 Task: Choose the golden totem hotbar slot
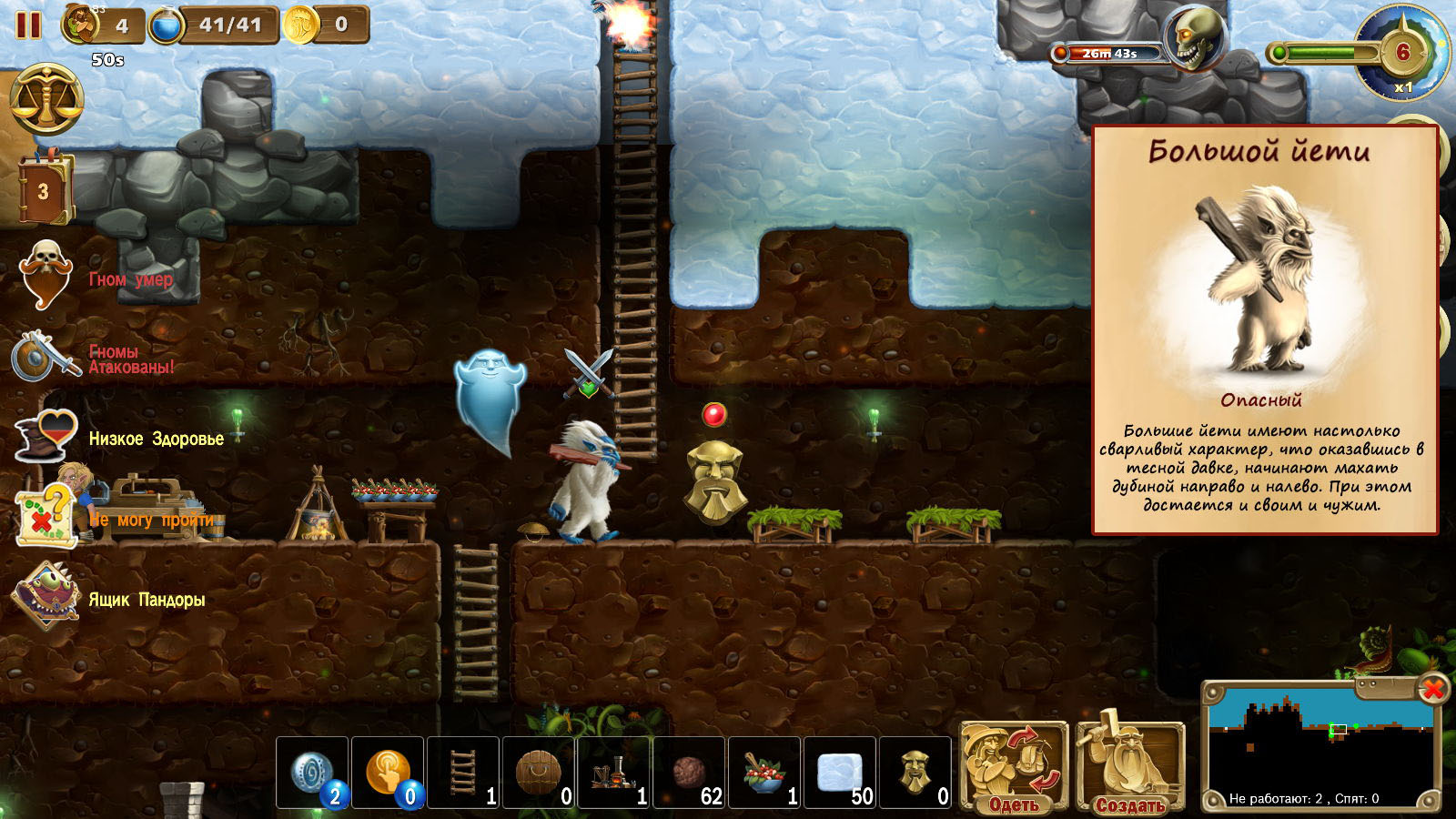[915, 773]
